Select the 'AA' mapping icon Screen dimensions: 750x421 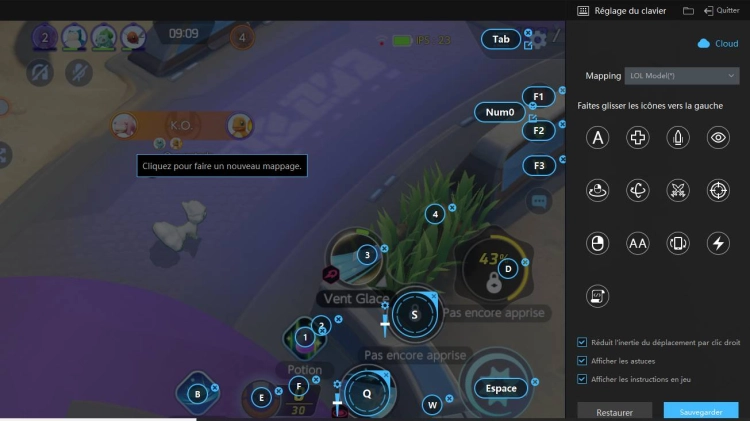tap(638, 243)
